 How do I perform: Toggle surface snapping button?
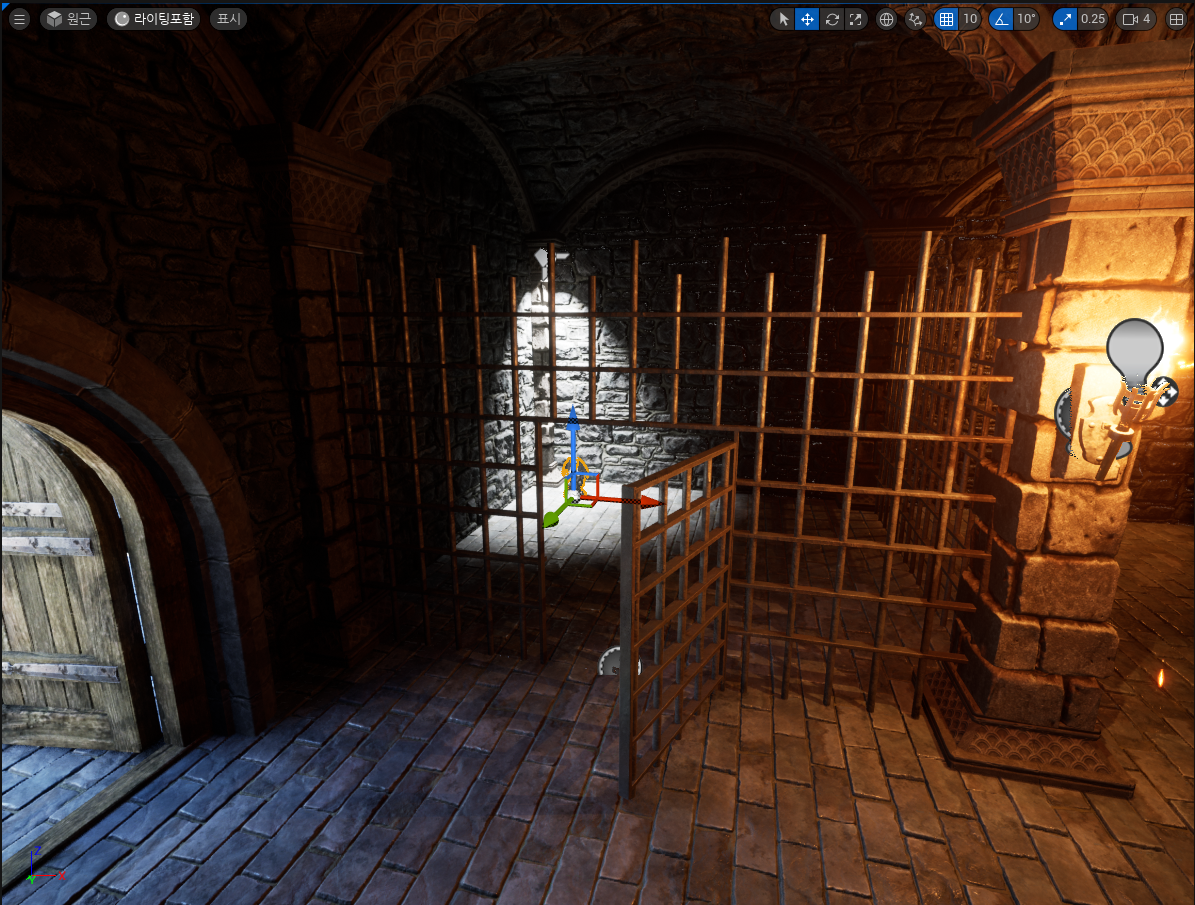[915, 19]
